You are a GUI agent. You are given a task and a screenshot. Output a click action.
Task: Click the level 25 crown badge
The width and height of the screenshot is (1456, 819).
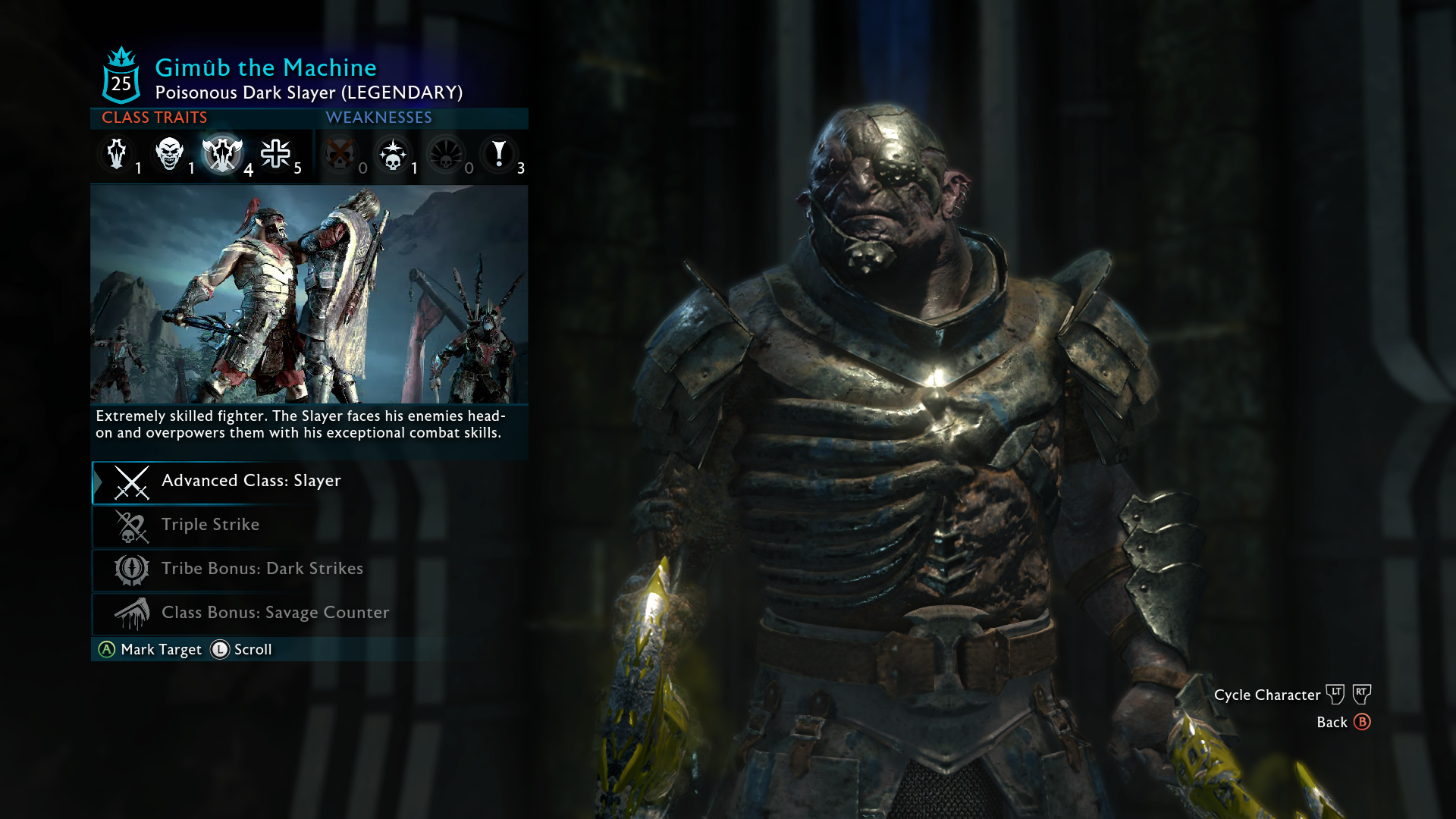[121, 76]
